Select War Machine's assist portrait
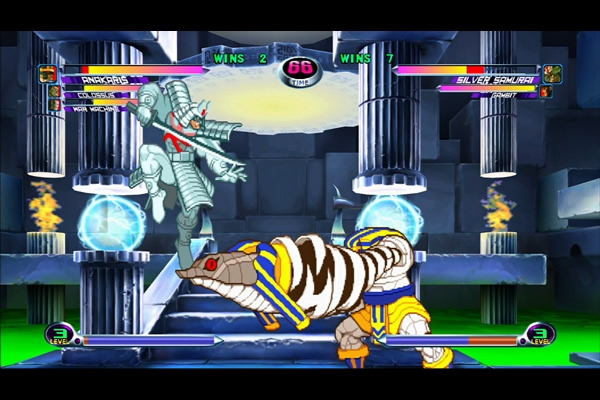Screen dimensions: 600x400 click(56, 104)
